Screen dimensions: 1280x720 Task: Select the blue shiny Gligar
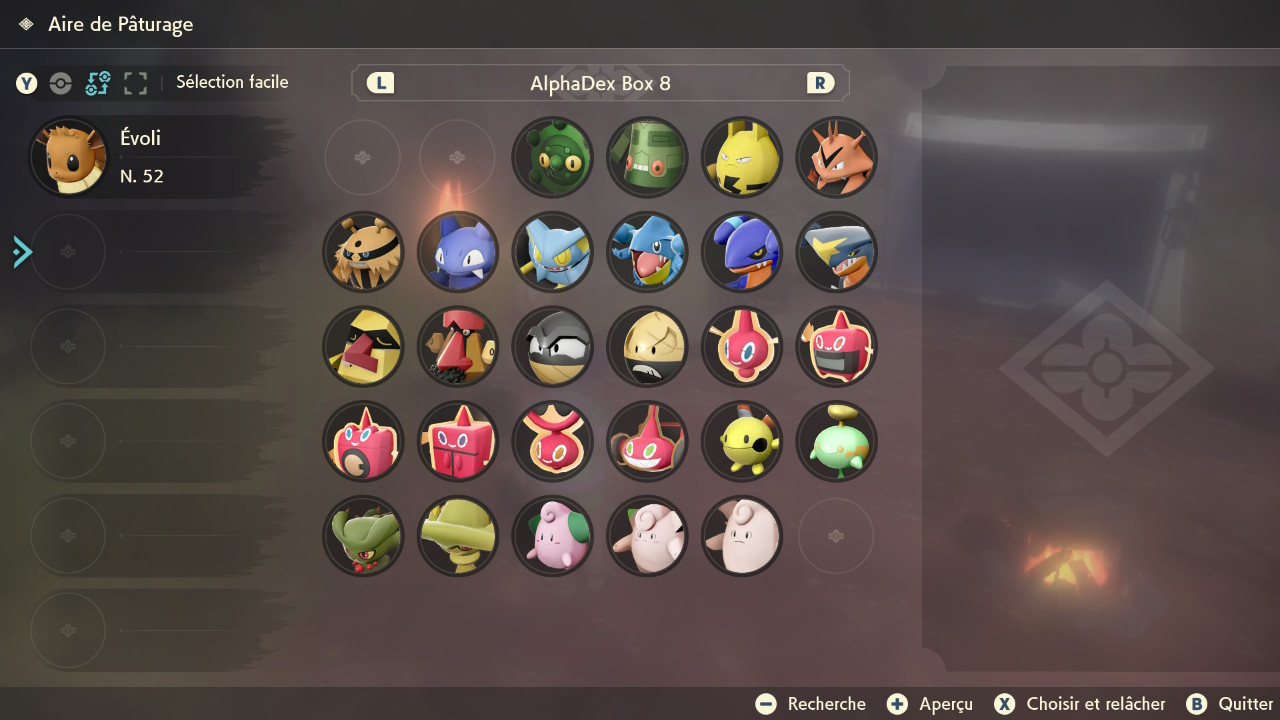point(458,252)
